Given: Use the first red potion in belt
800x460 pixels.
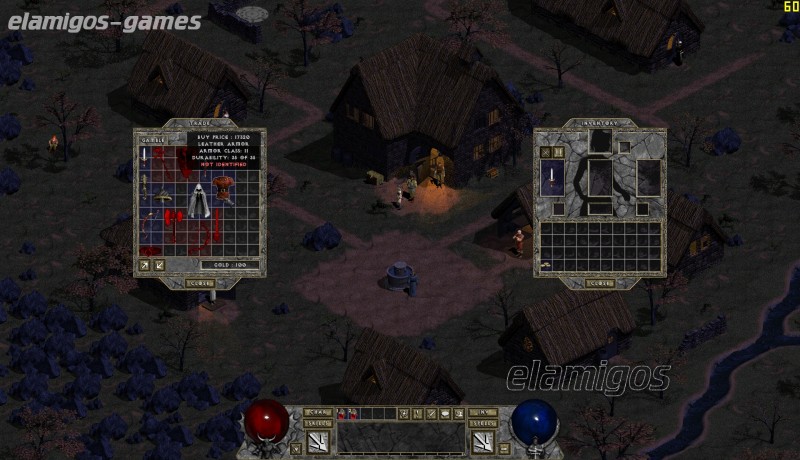Looking at the screenshot, I should [x=341, y=413].
